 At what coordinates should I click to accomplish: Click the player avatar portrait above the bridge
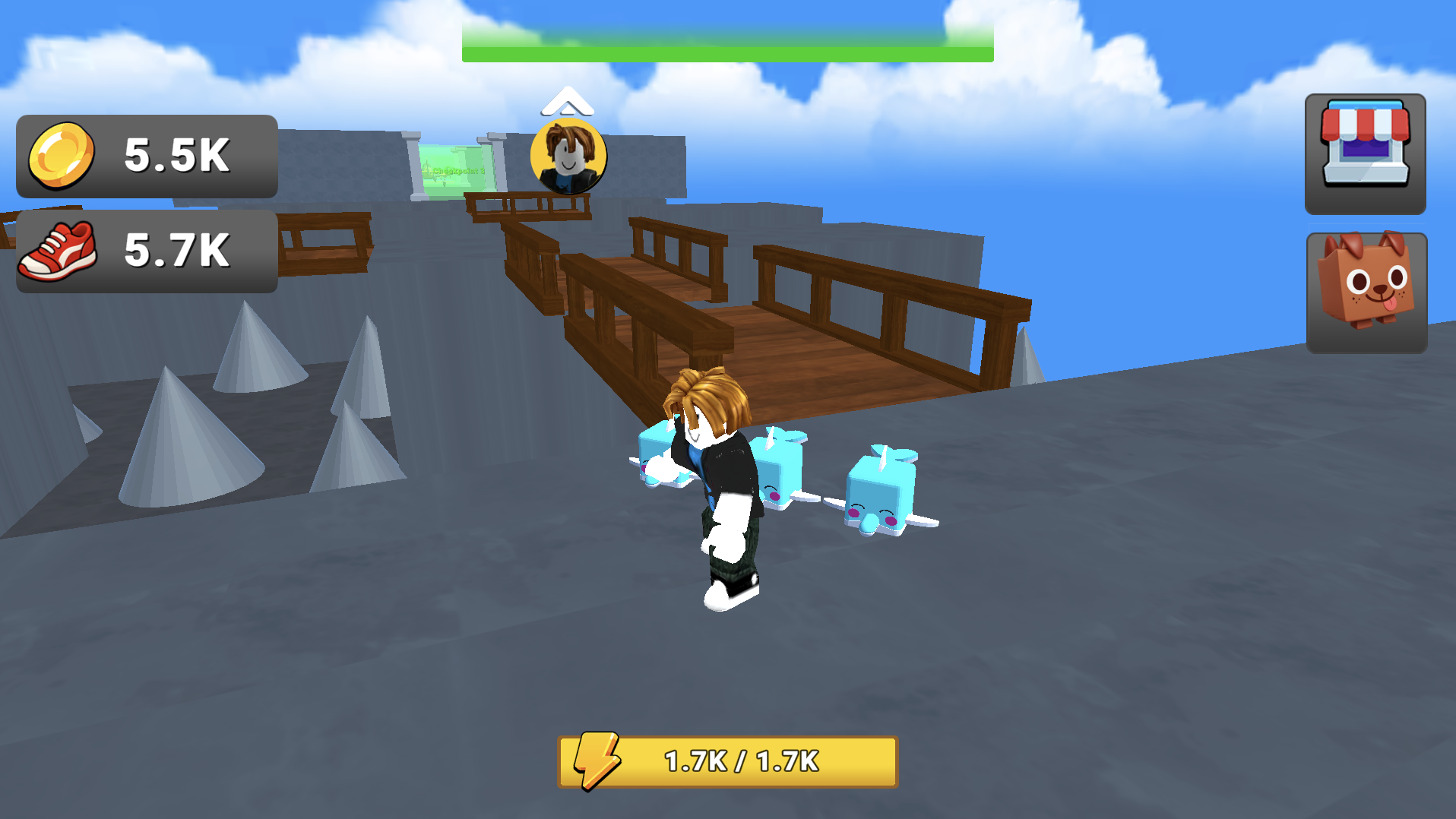pos(568,157)
